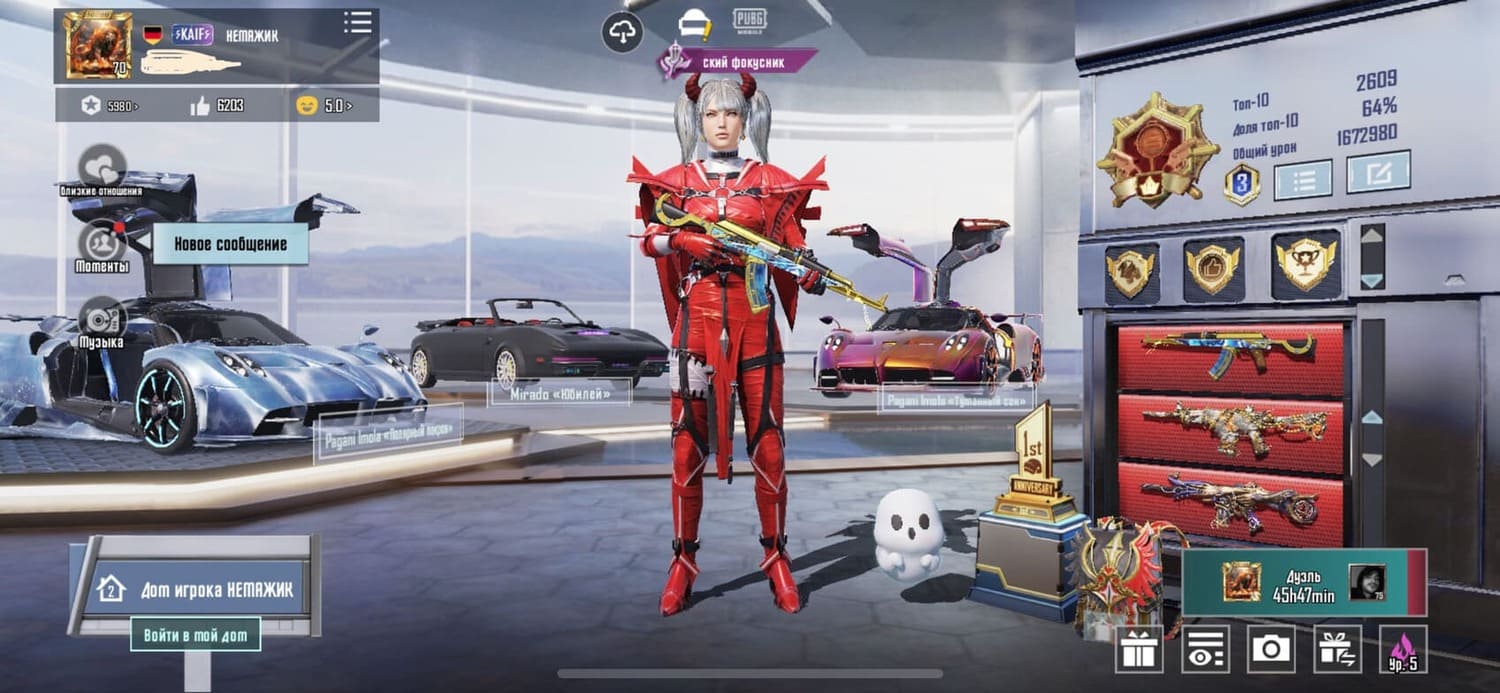Click the edit pencil button in stats panel
Image resolution: width=1500 pixels, height=693 pixels.
[1378, 172]
